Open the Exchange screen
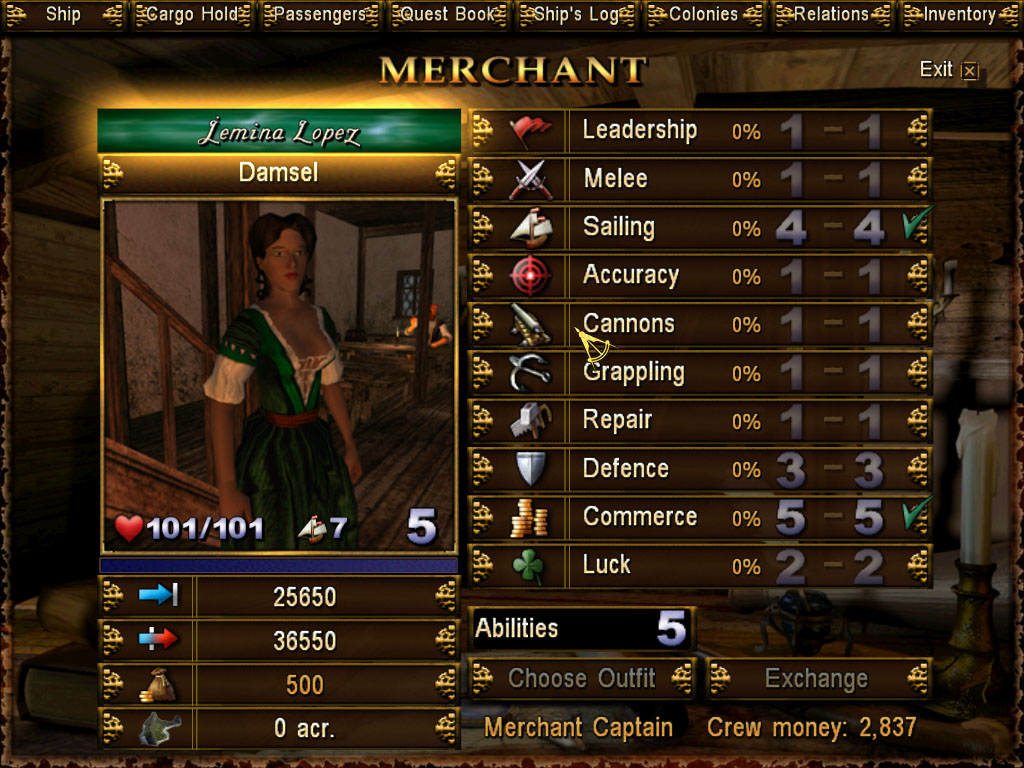Screen dimensions: 1024x768 pyautogui.click(x=818, y=678)
